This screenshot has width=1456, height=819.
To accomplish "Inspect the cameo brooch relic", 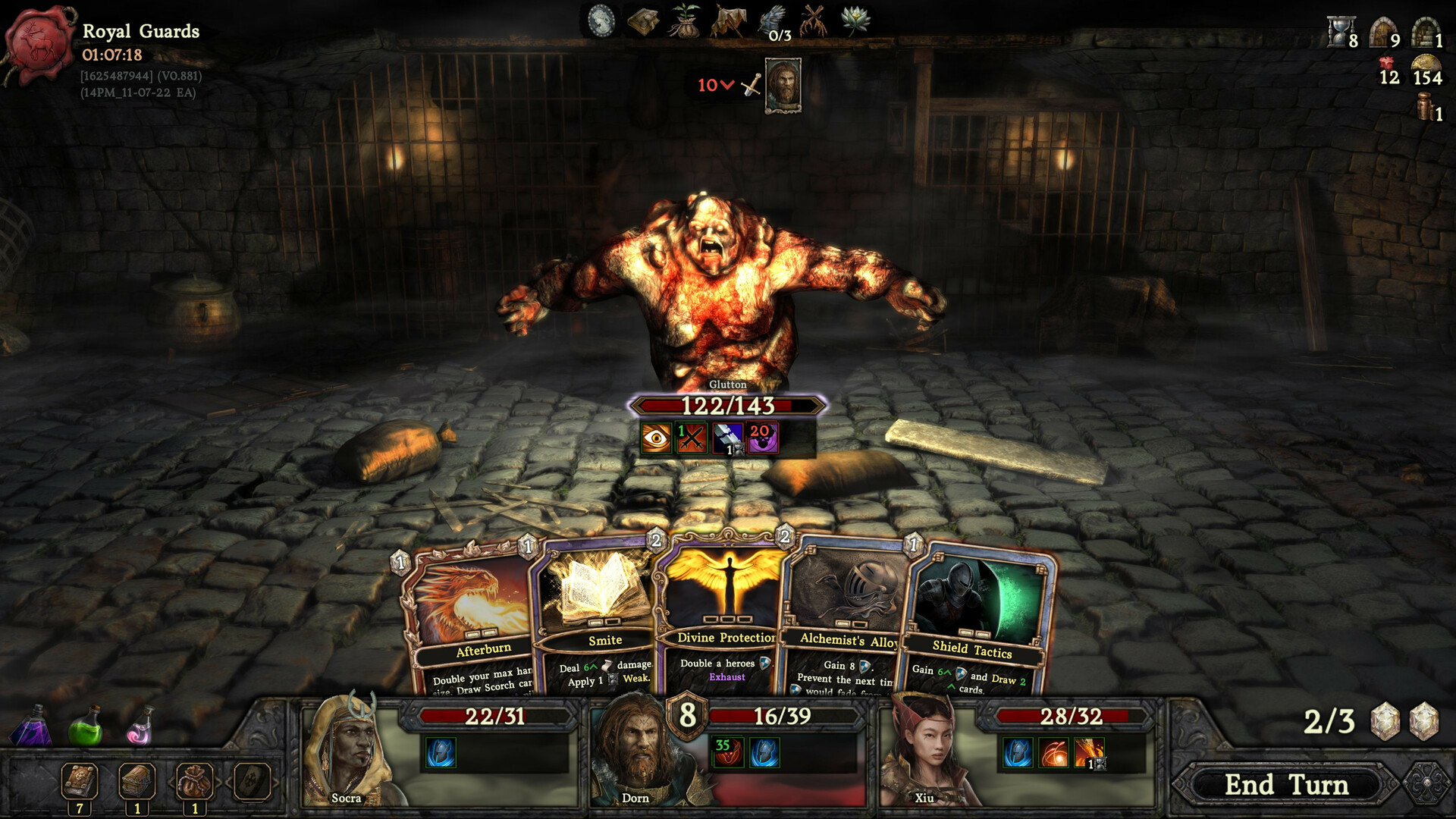I will tap(601, 20).
